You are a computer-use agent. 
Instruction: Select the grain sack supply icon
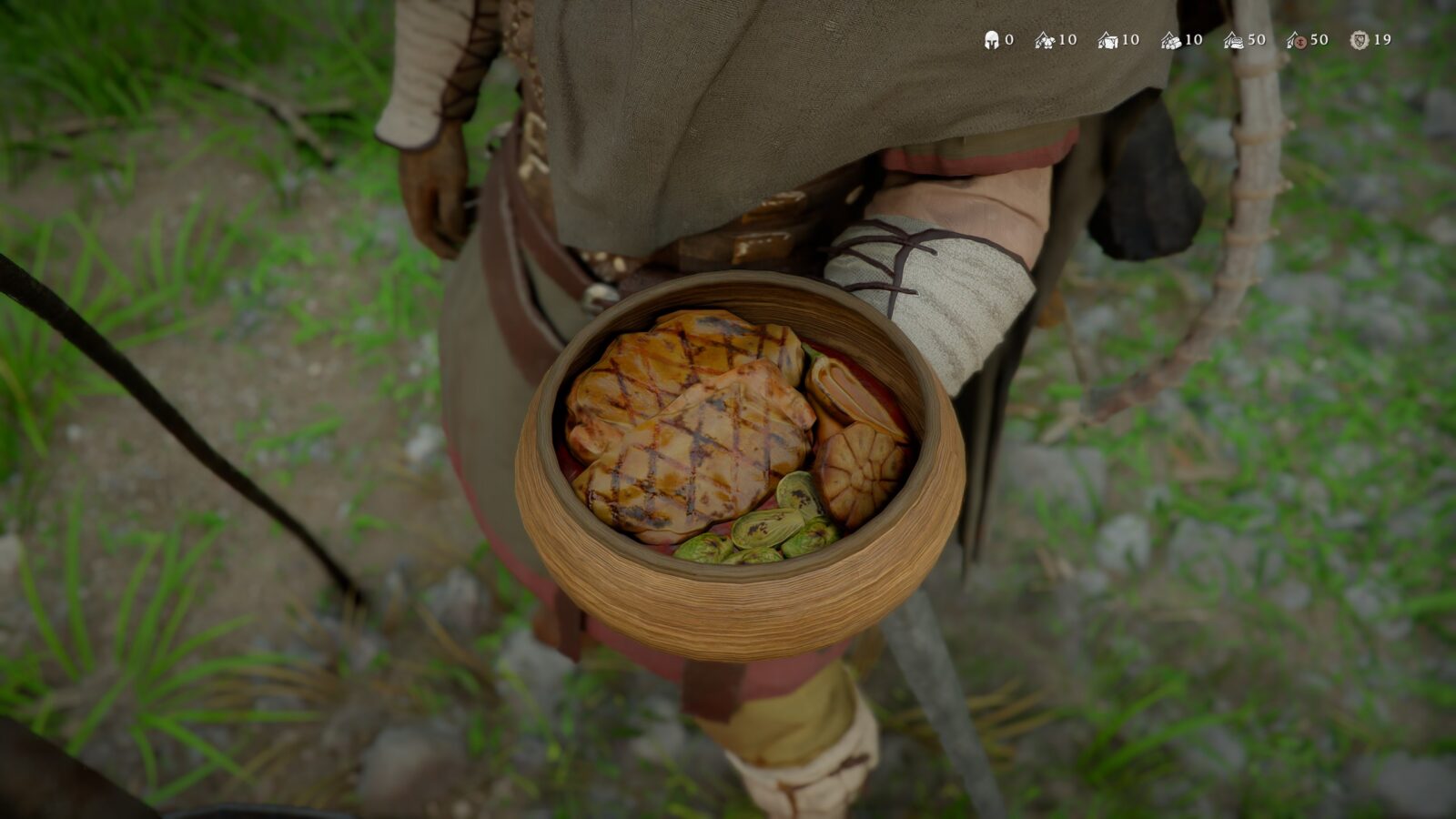(x=1234, y=41)
